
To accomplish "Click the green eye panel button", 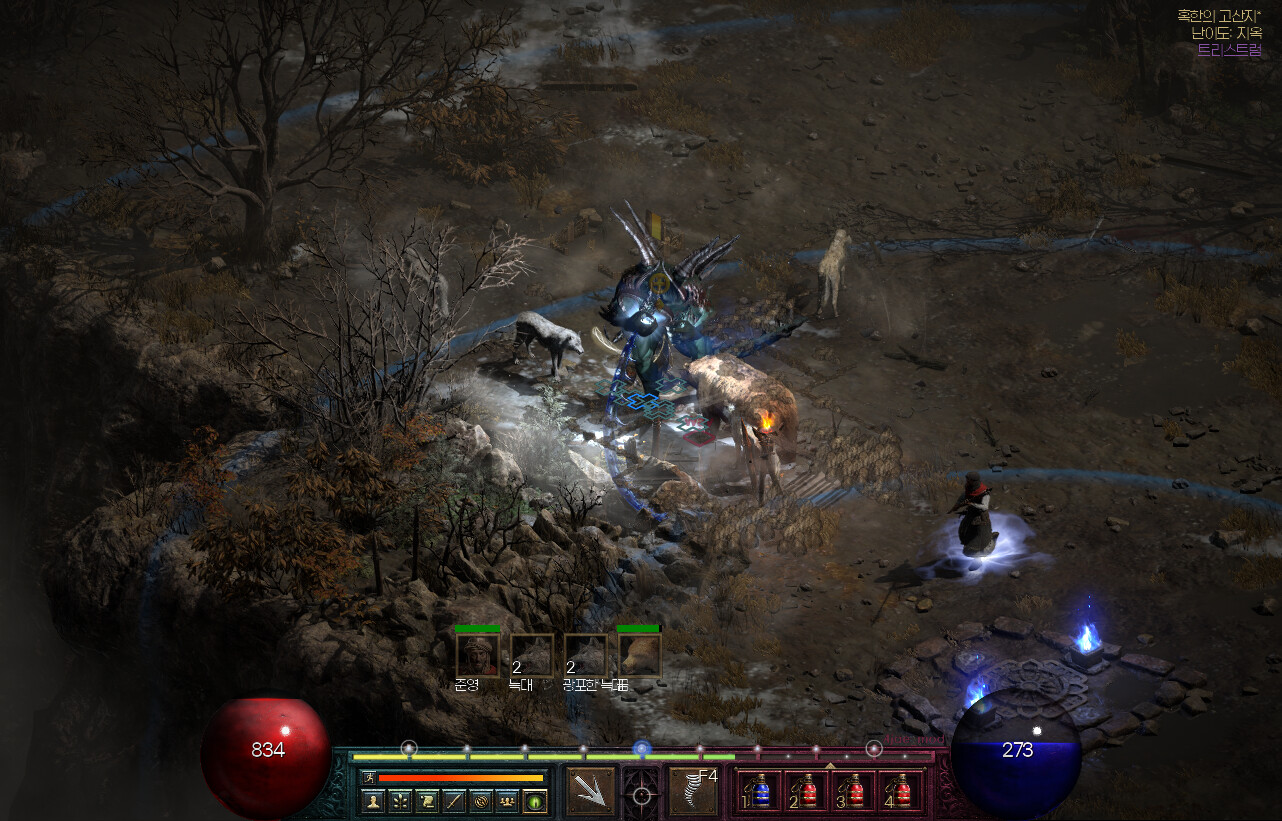I will click(x=535, y=801).
